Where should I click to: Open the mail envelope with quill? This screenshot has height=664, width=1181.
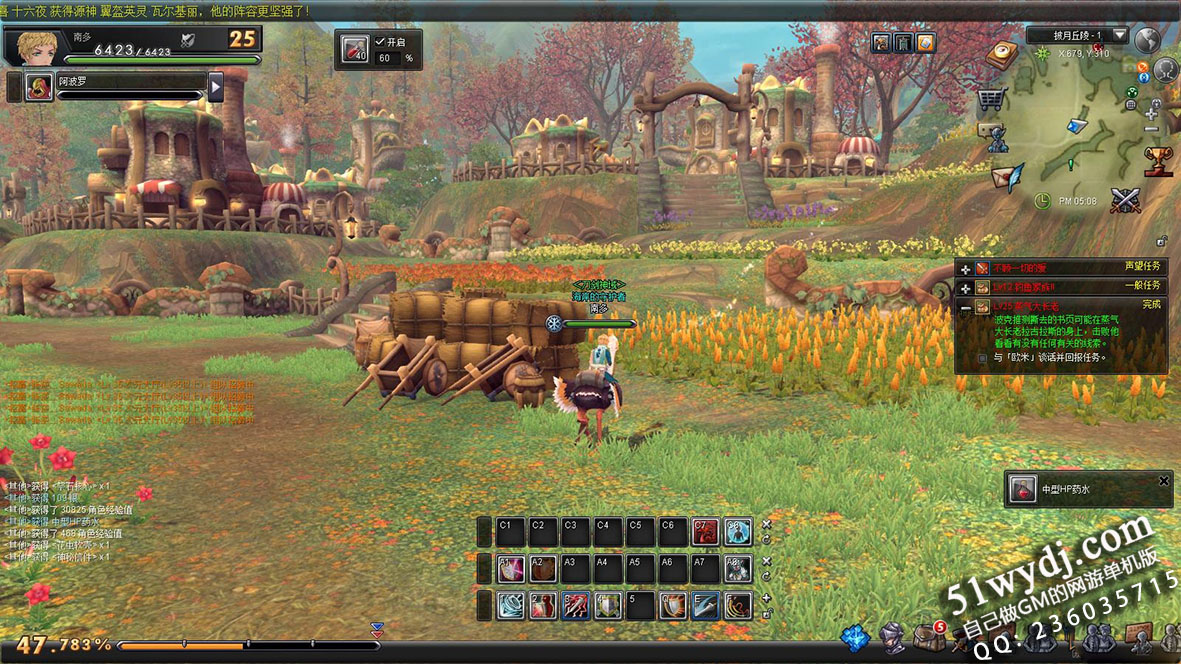(x=1006, y=177)
